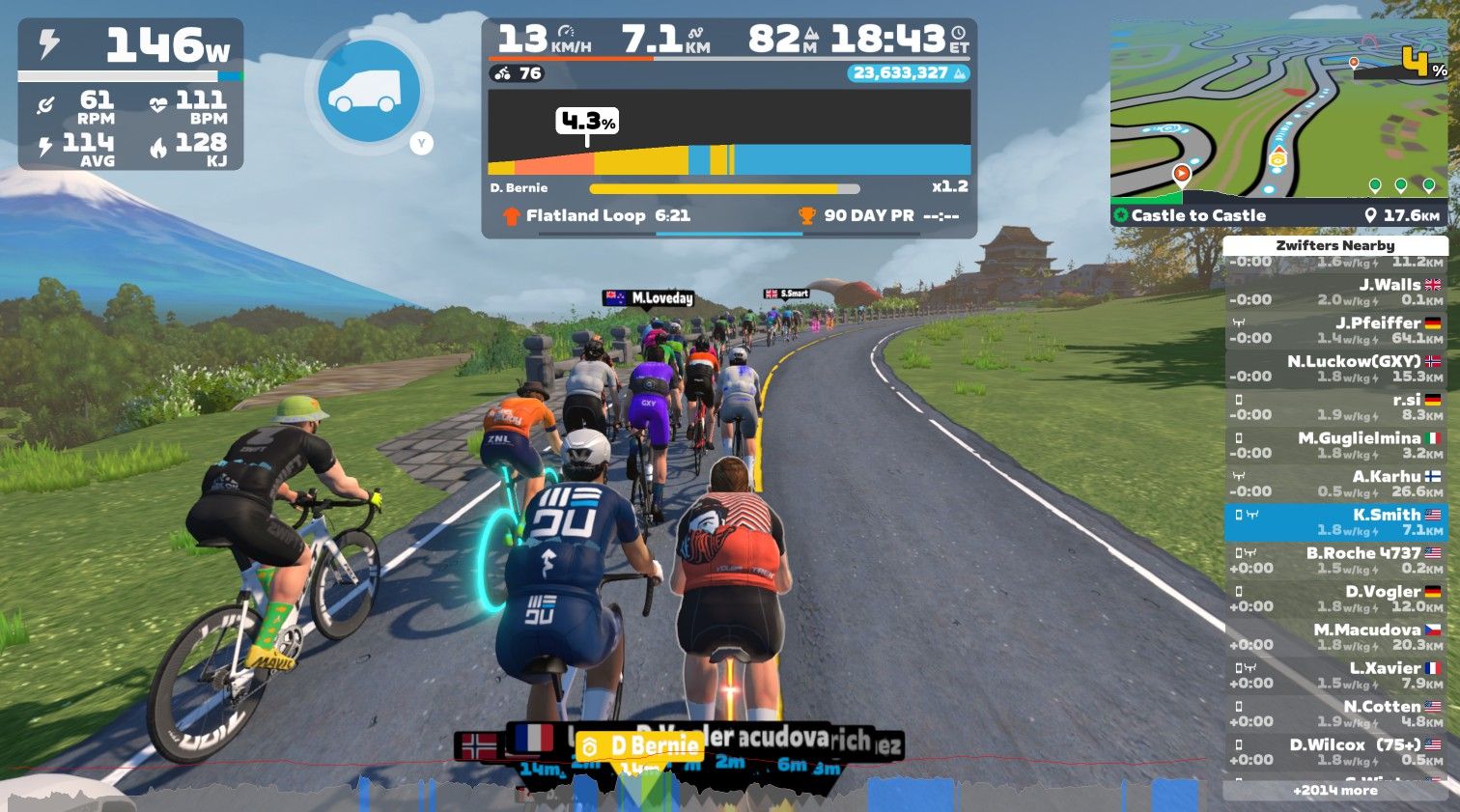Select B.Roche 4737 rider row
The image size is (1460, 812).
tap(1335, 561)
